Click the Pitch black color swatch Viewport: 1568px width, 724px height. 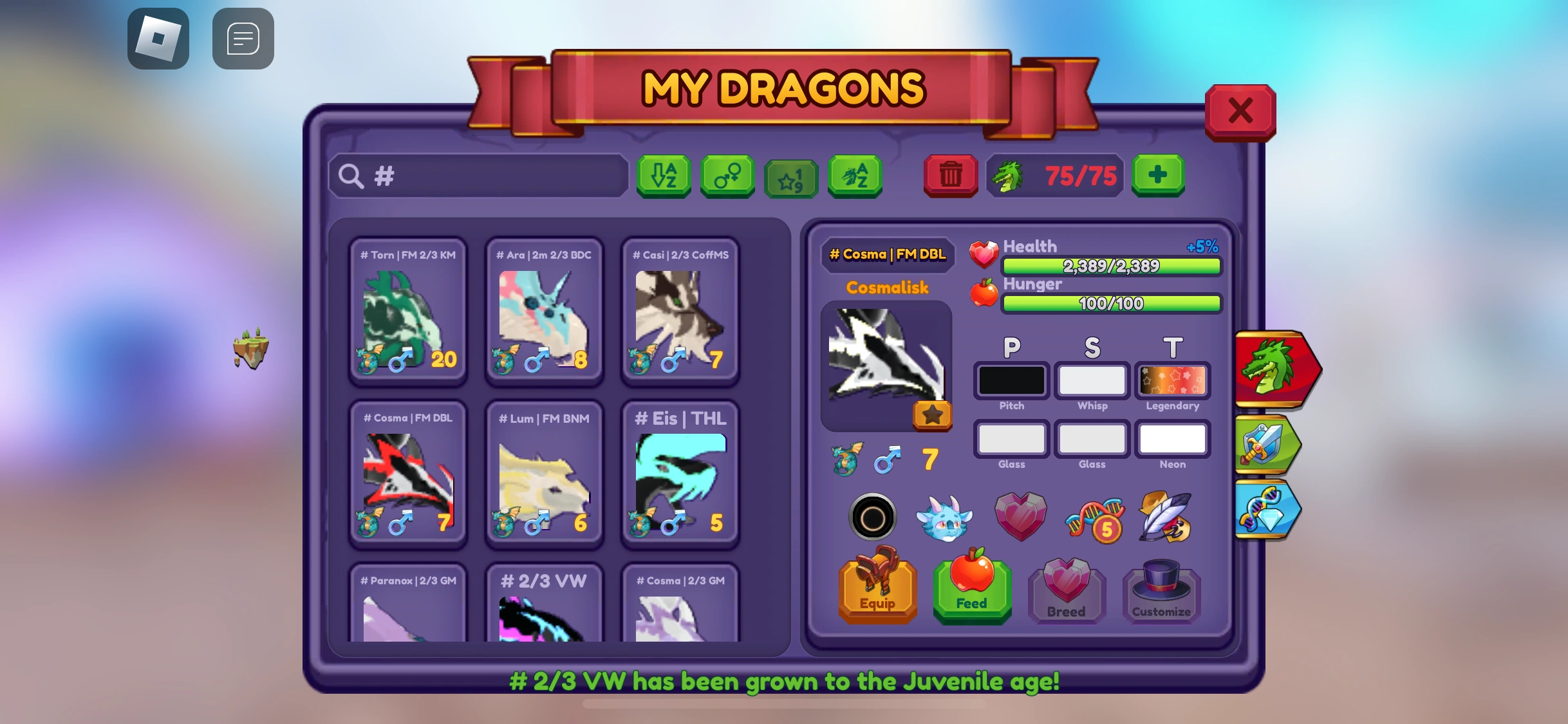[x=1011, y=380]
